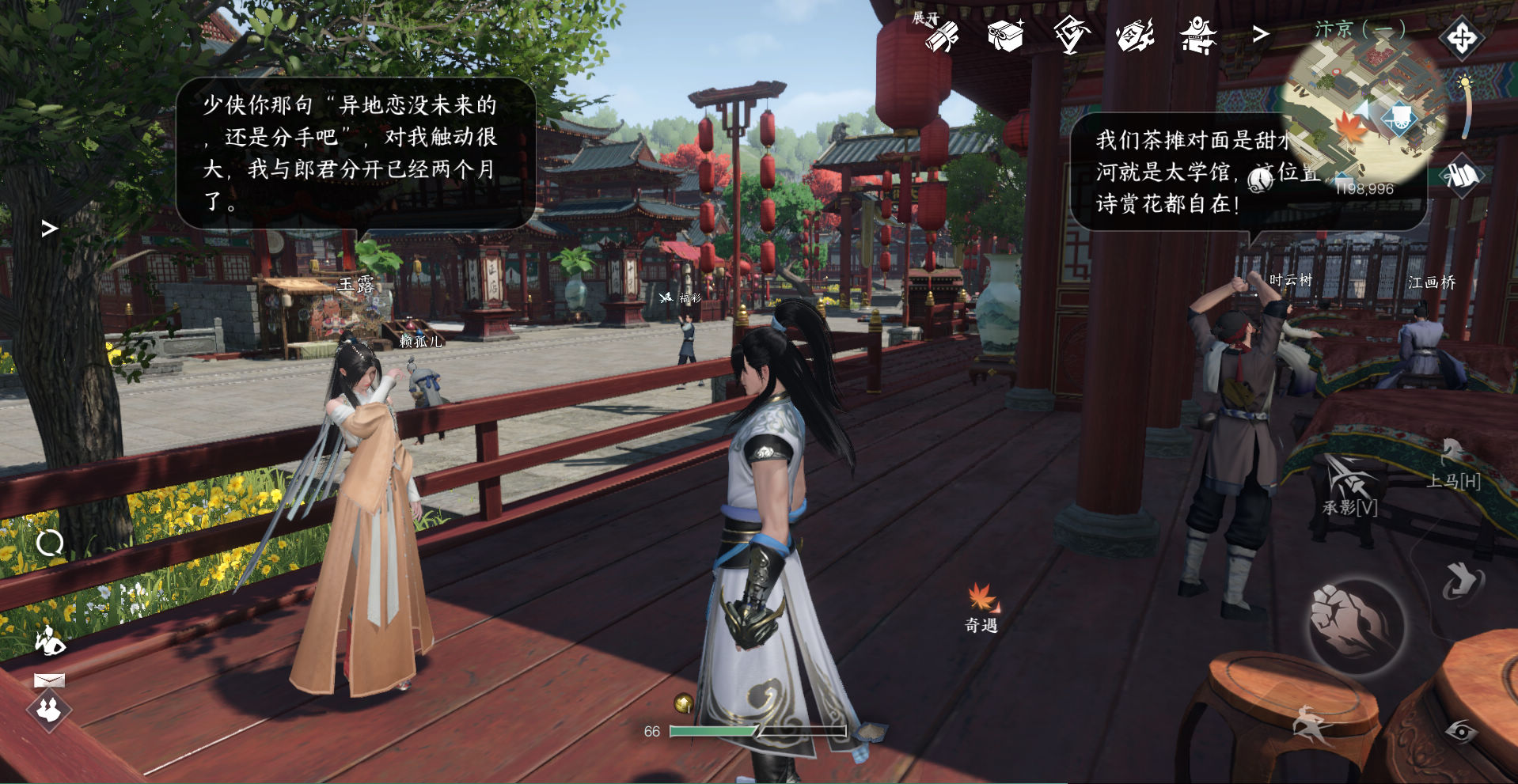This screenshot has height=784, width=1518.
Task: Open the scroll bundle icon labeled 展开
Action: pos(940,35)
